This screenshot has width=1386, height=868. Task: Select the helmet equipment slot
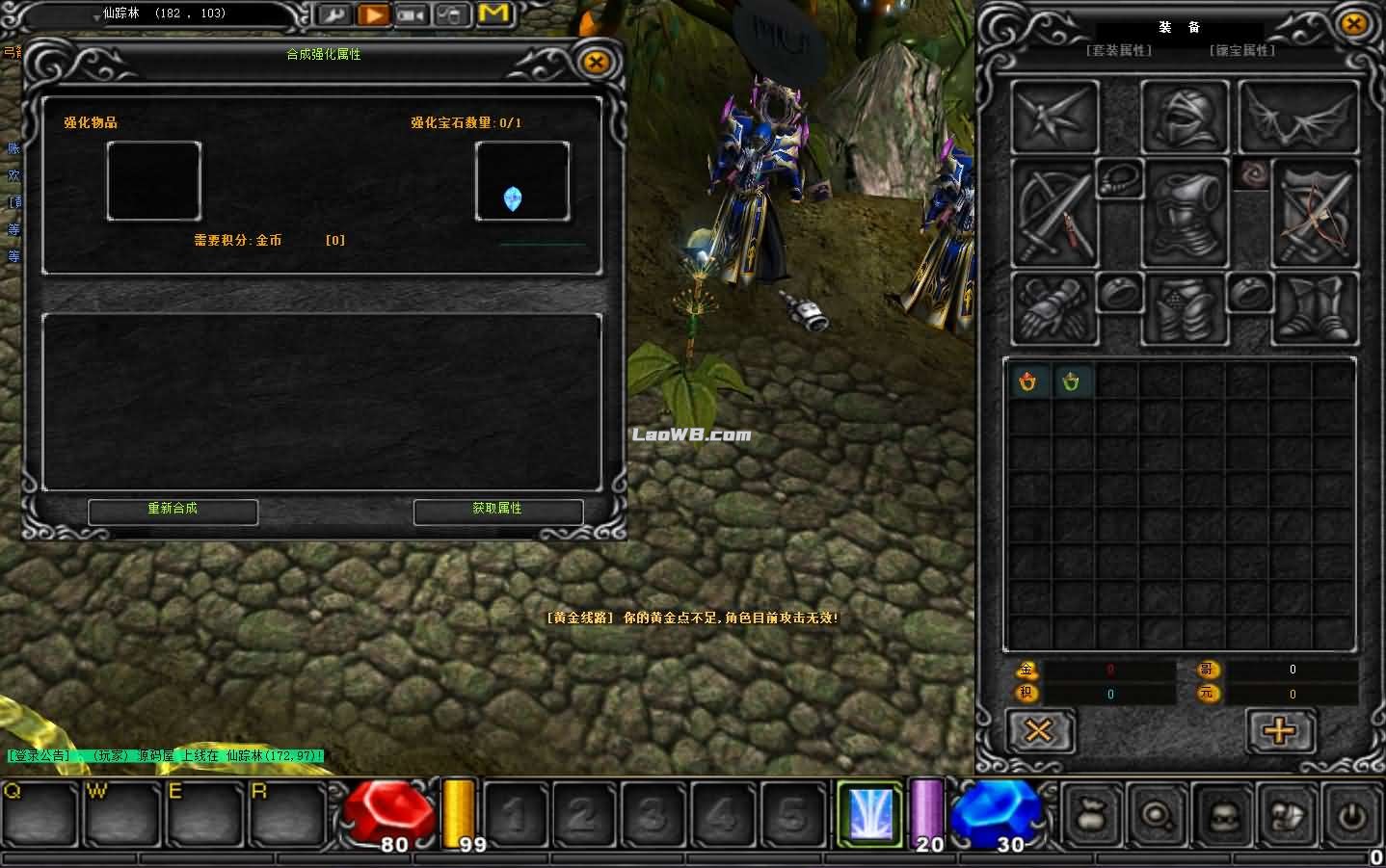[1184, 118]
